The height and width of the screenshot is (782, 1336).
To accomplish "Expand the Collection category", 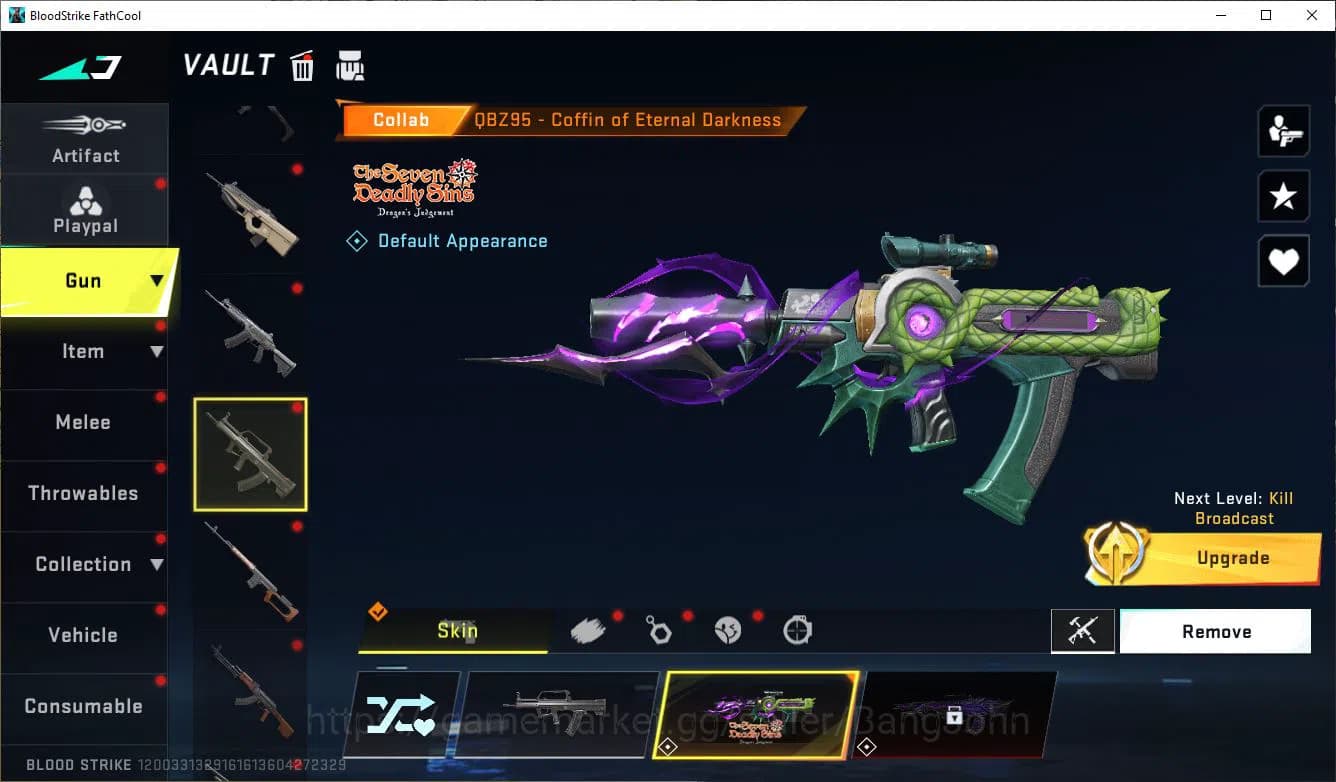I will point(85,564).
